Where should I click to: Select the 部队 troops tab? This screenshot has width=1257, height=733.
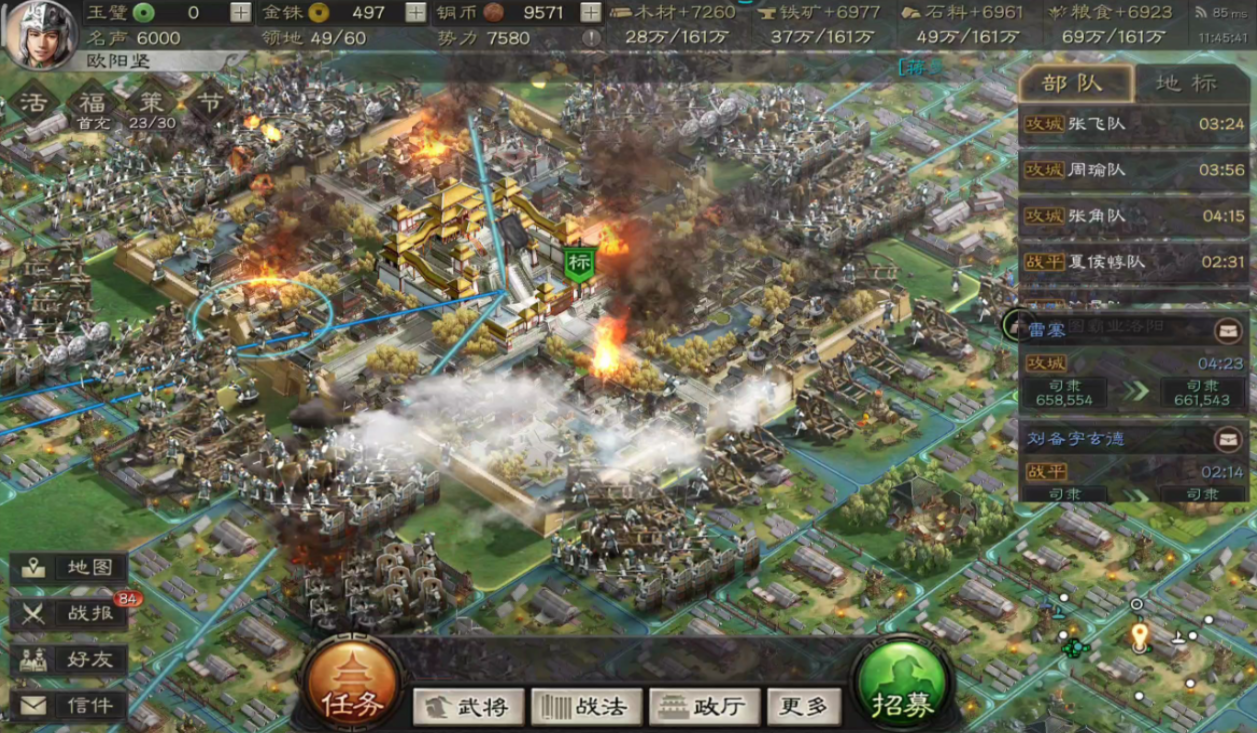pyautogui.click(x=1075, y=83)
